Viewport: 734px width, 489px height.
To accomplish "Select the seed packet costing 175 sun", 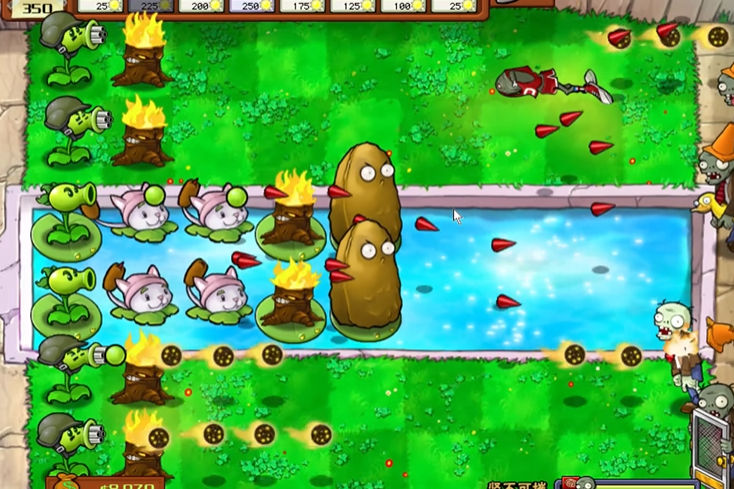I will 301,6.
